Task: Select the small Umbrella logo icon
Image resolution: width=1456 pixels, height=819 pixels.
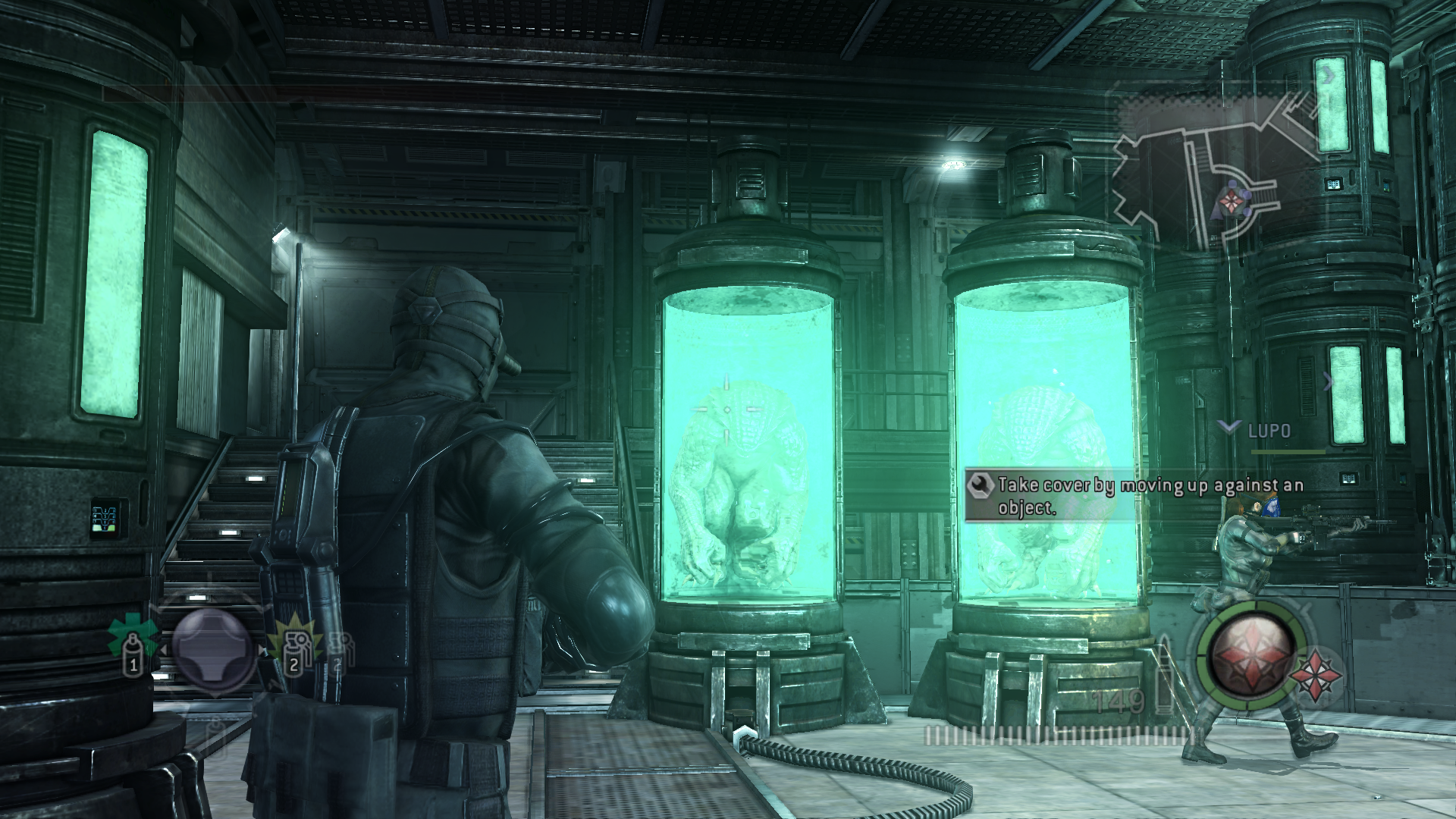Action: point(1316,674)
